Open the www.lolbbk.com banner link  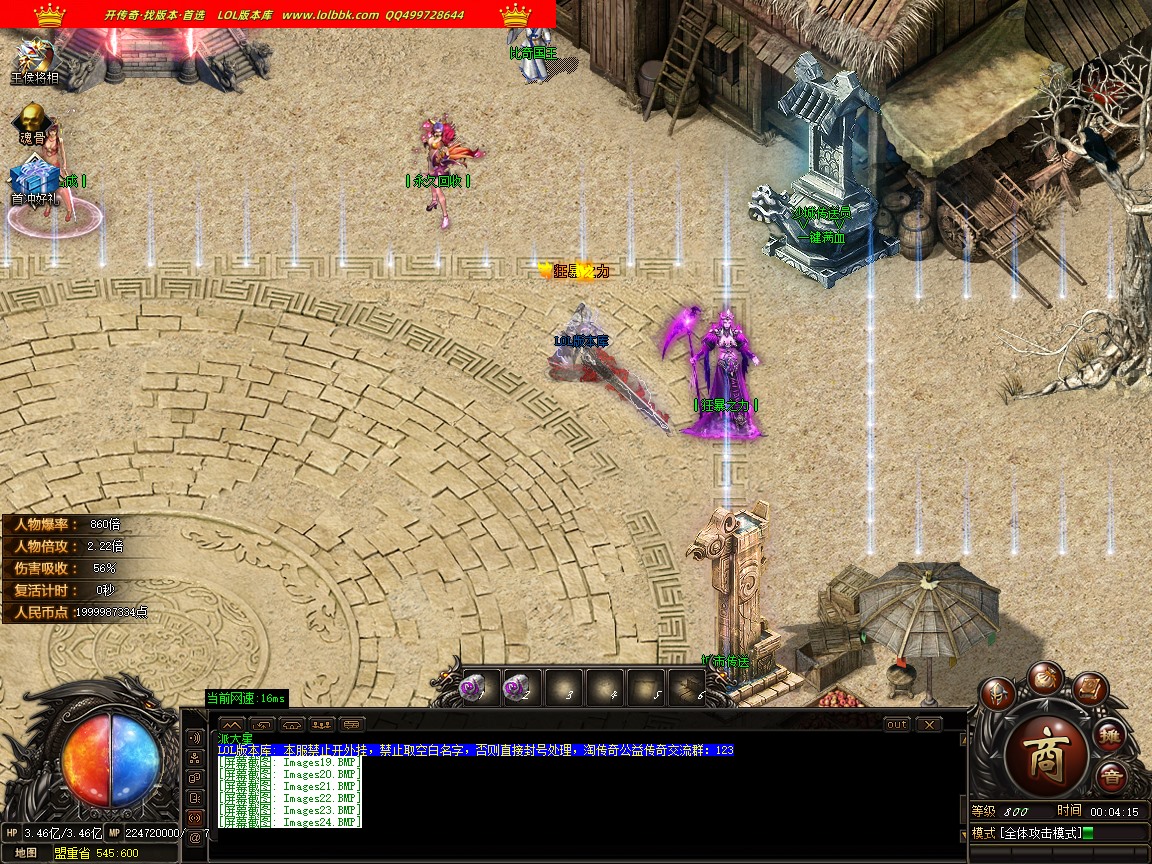tap(330, 15)
